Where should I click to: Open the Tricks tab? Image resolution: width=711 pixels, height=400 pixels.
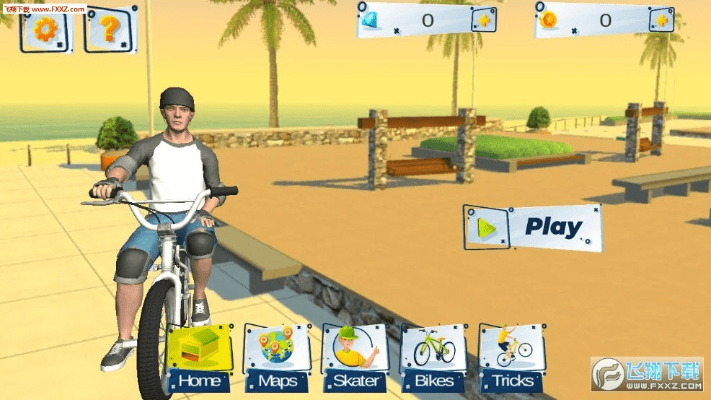click(512, 357)
